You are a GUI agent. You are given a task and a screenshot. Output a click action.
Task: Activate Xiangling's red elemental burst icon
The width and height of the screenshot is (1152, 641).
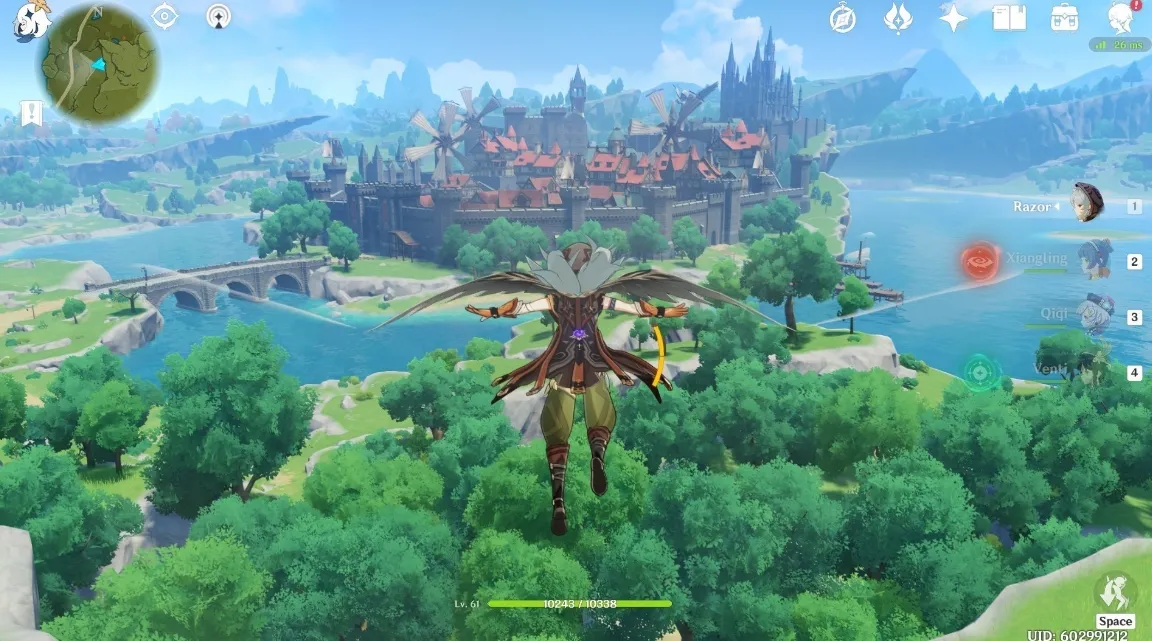pyautogui.click(x=981, y=262)
